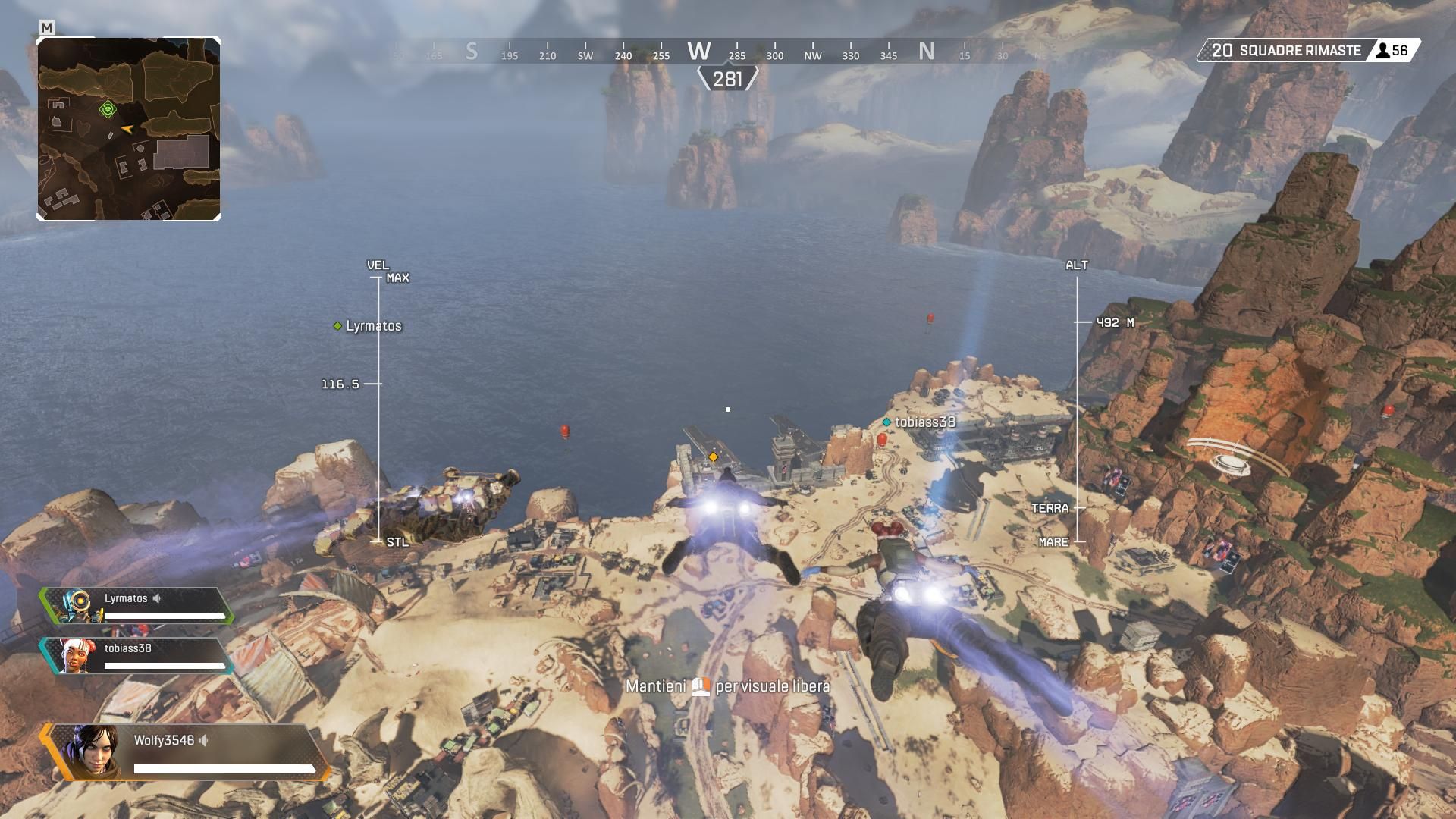Select Lyrmatos's squad portrait
Screen dimensions: 1456x819
point(79,606)
